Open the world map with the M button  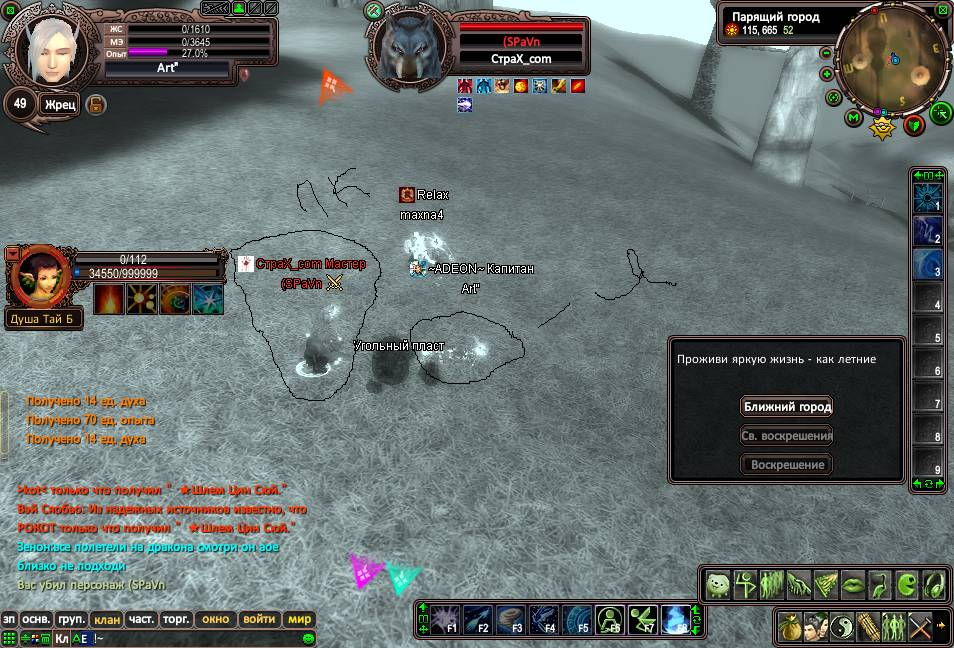853,118
